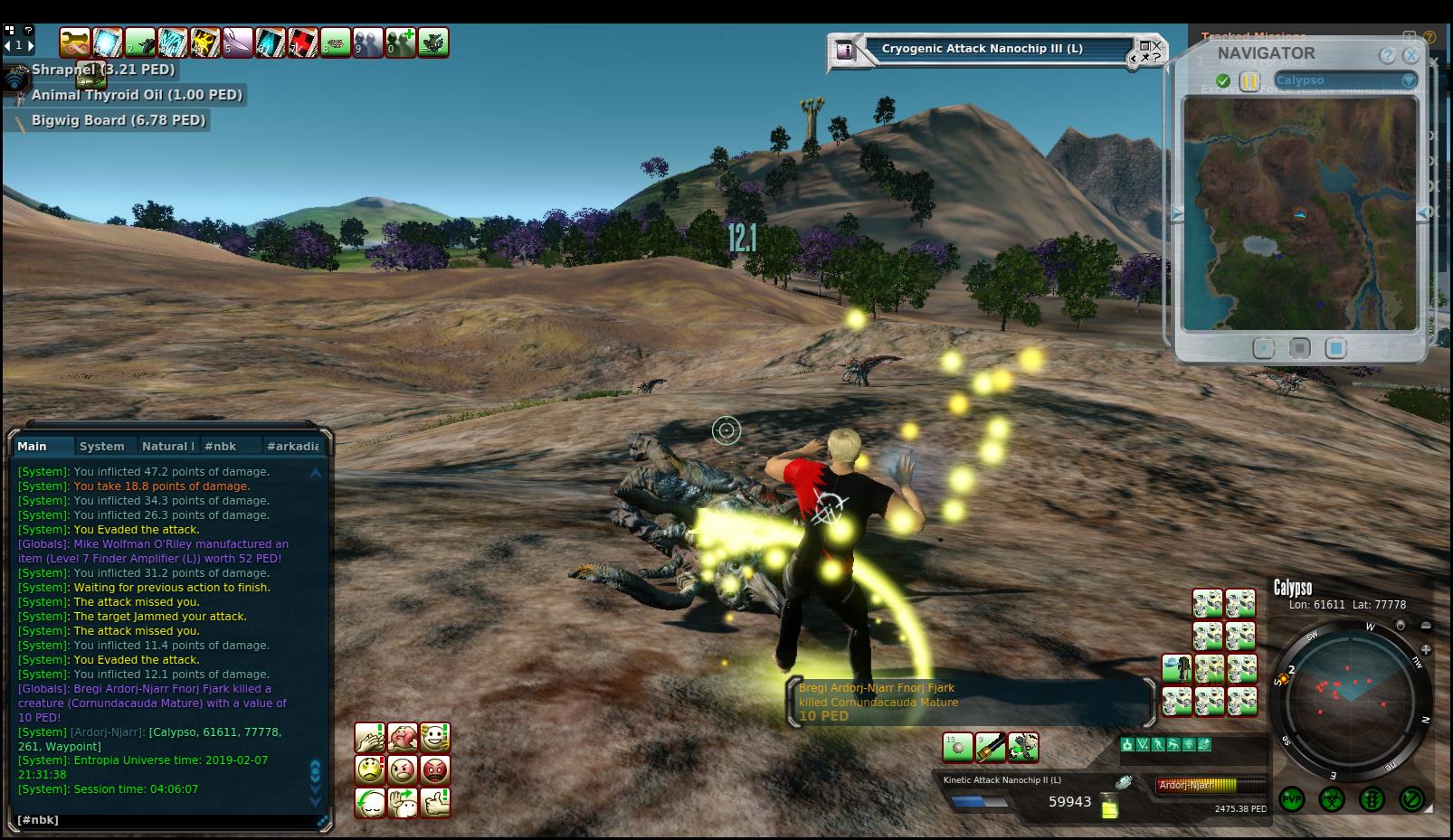Zoom in the radar with plus button

pos(1426,649)
